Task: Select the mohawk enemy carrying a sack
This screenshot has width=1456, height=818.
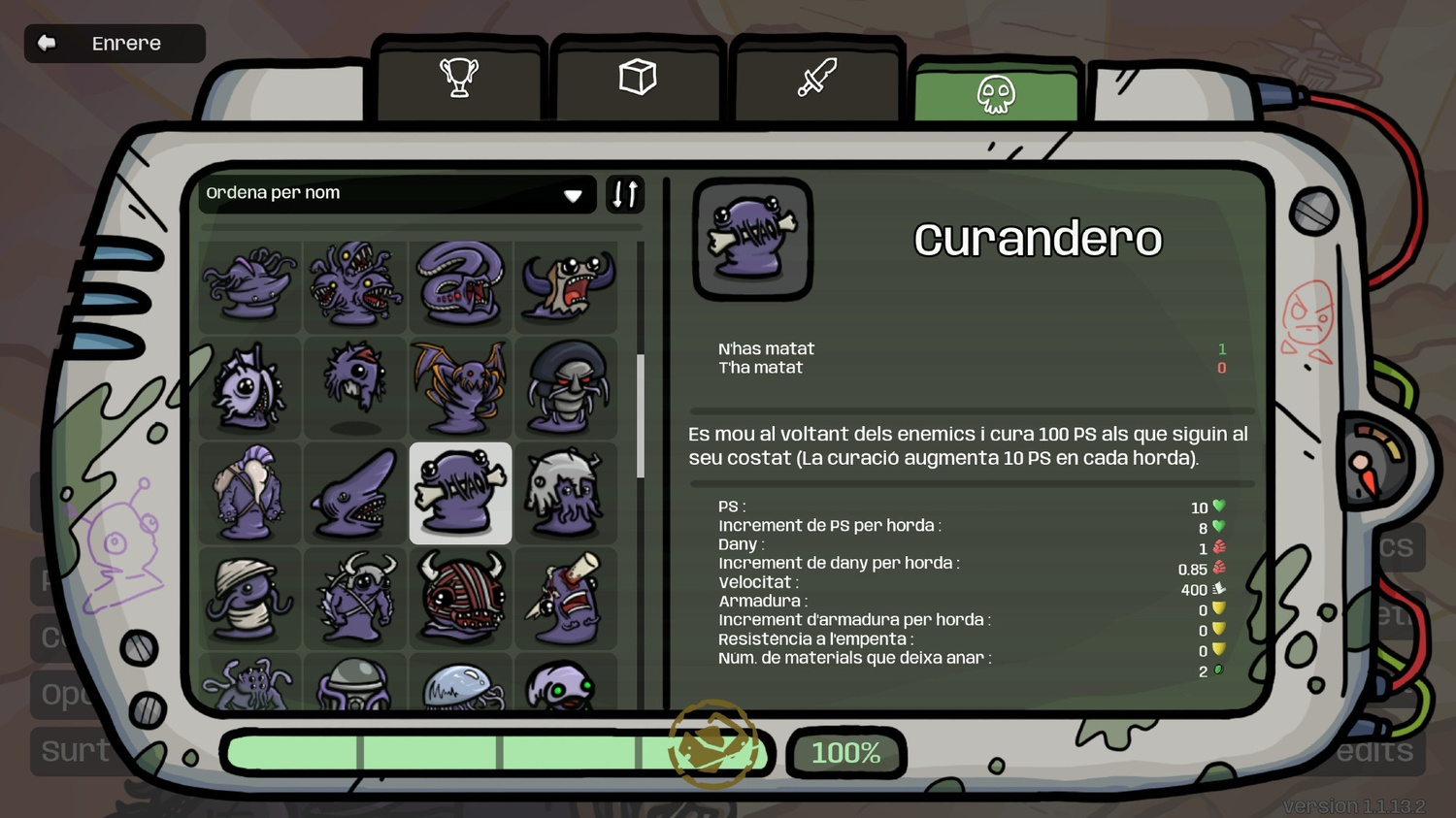Action: 249,493
